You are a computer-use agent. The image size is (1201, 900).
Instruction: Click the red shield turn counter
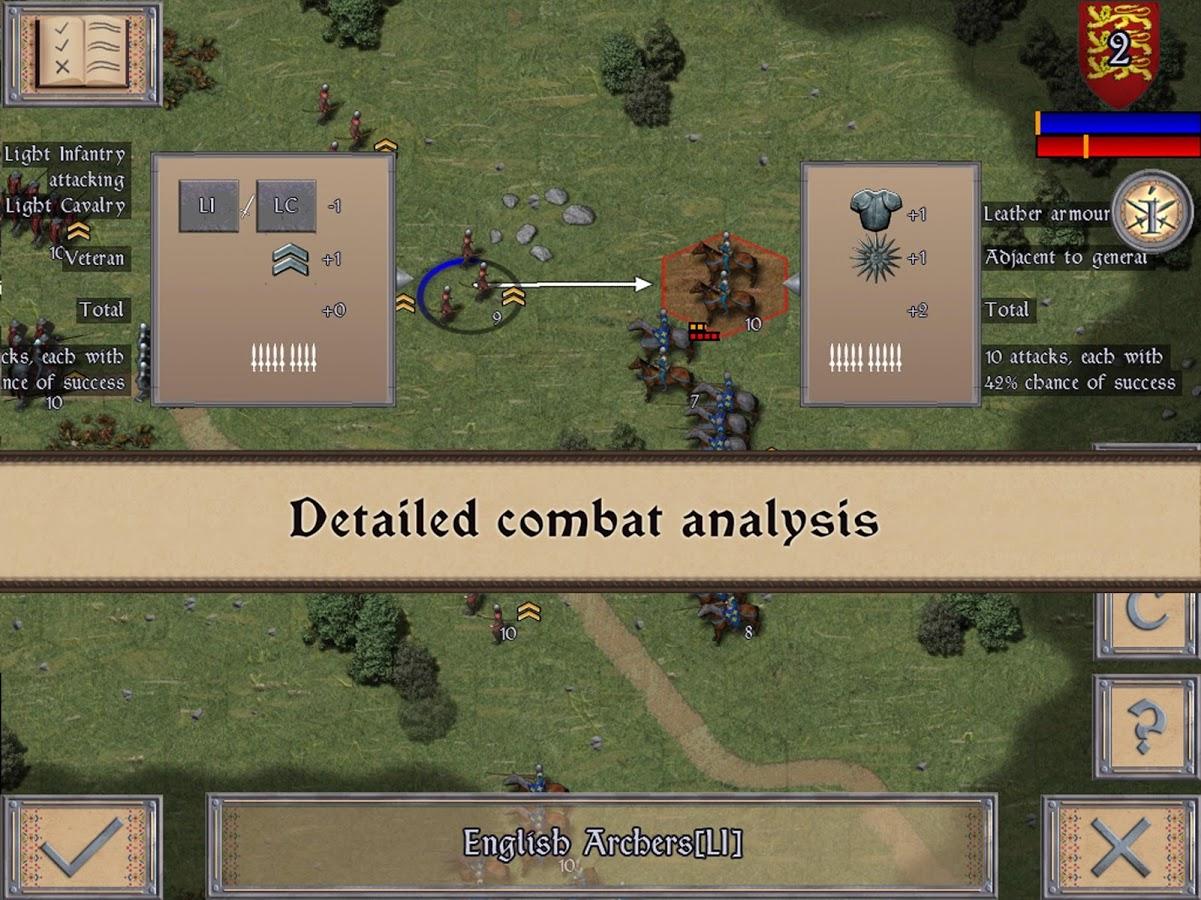point(1118,52)
